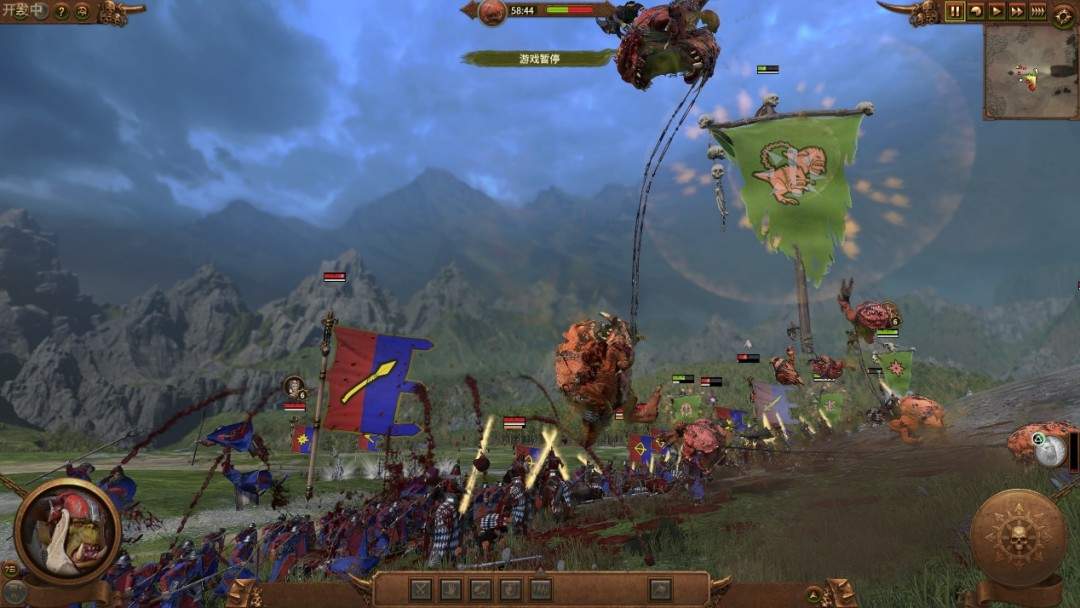The width and height of the screenshot is (1080, 608).
Task: Click the Chaos skull medallion
Action: (x=1017, y=537)
